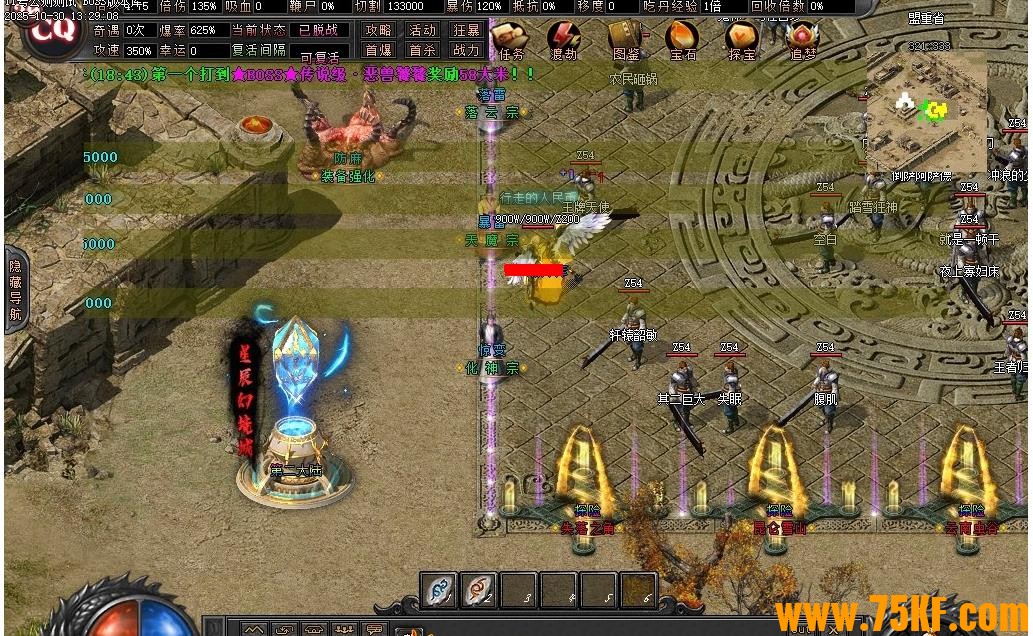
Task: Open the 任务 quest icon
Action: 510,38
